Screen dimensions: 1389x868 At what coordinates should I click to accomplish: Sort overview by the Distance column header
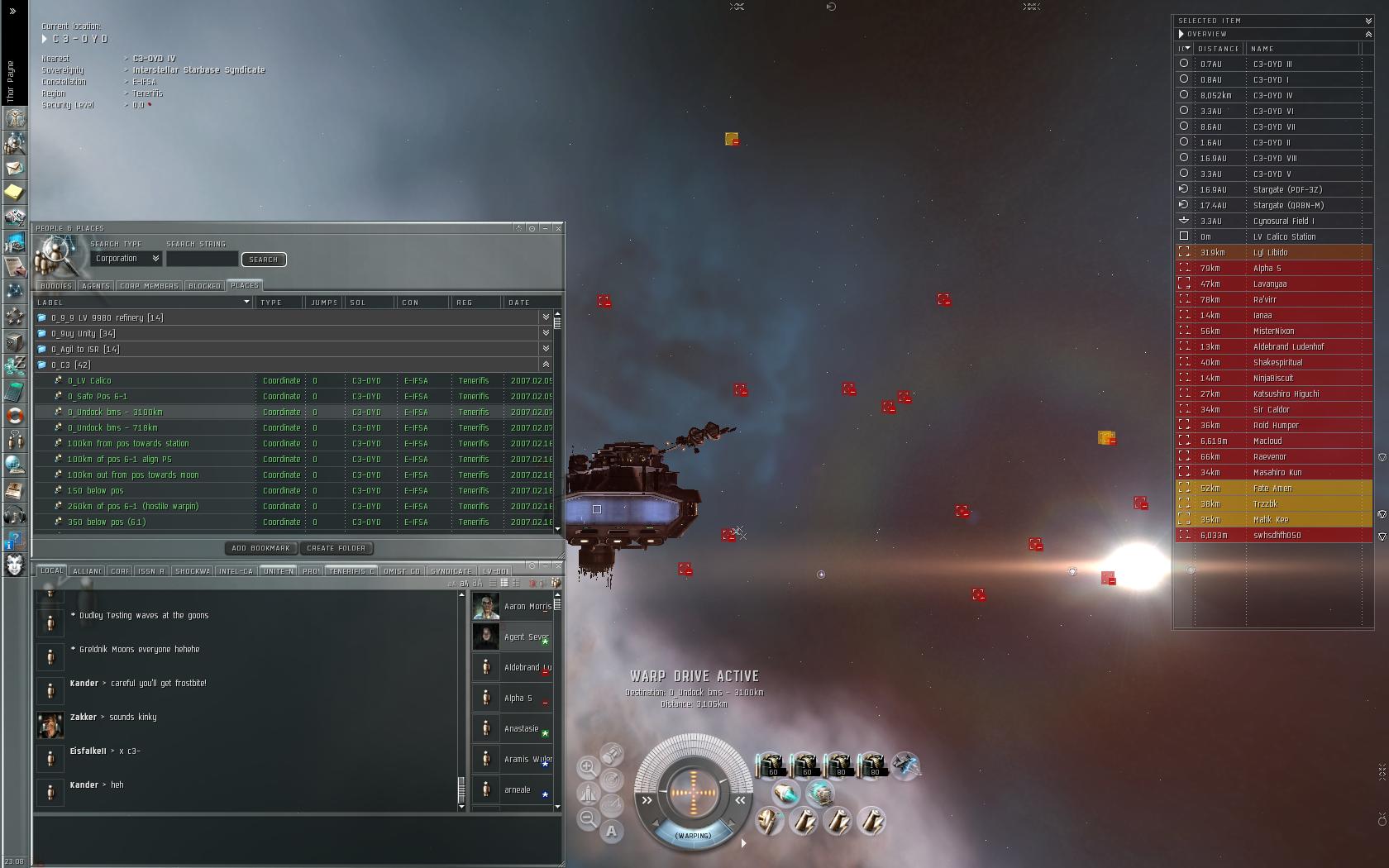click(x=1218, y=49)
